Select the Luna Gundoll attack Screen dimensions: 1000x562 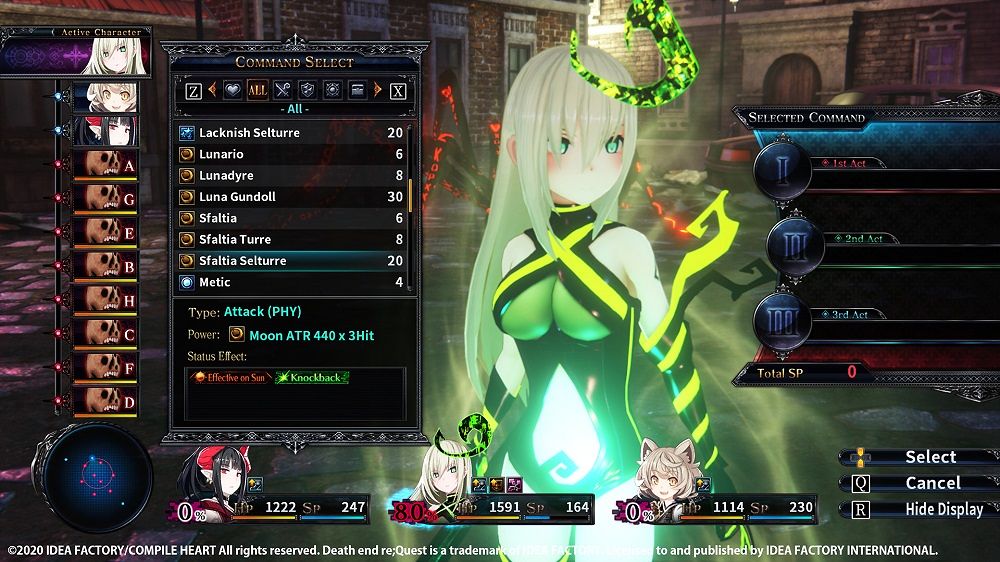pos(290,197)
